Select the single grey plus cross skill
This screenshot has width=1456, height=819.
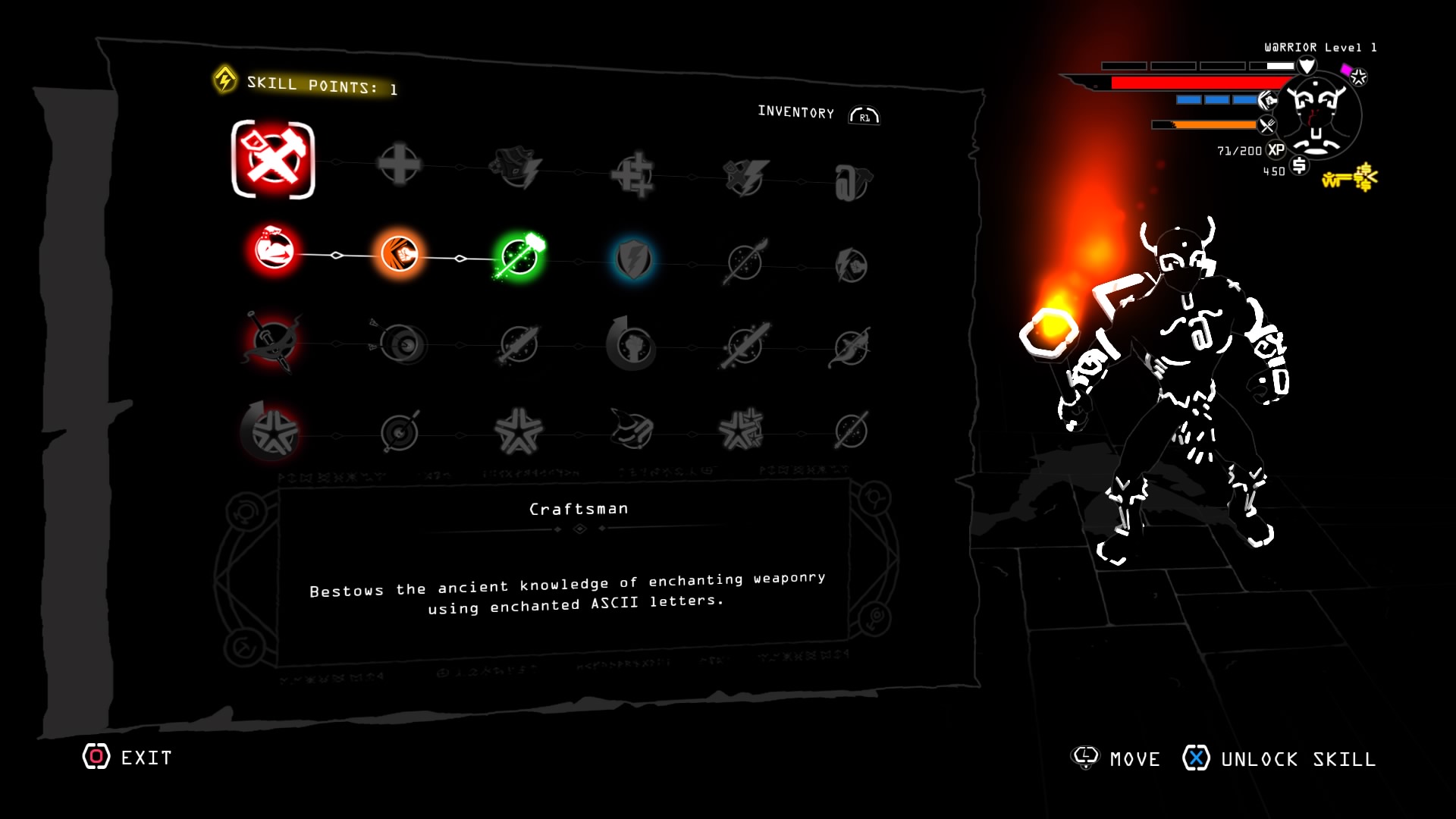[x=399, y=164]
